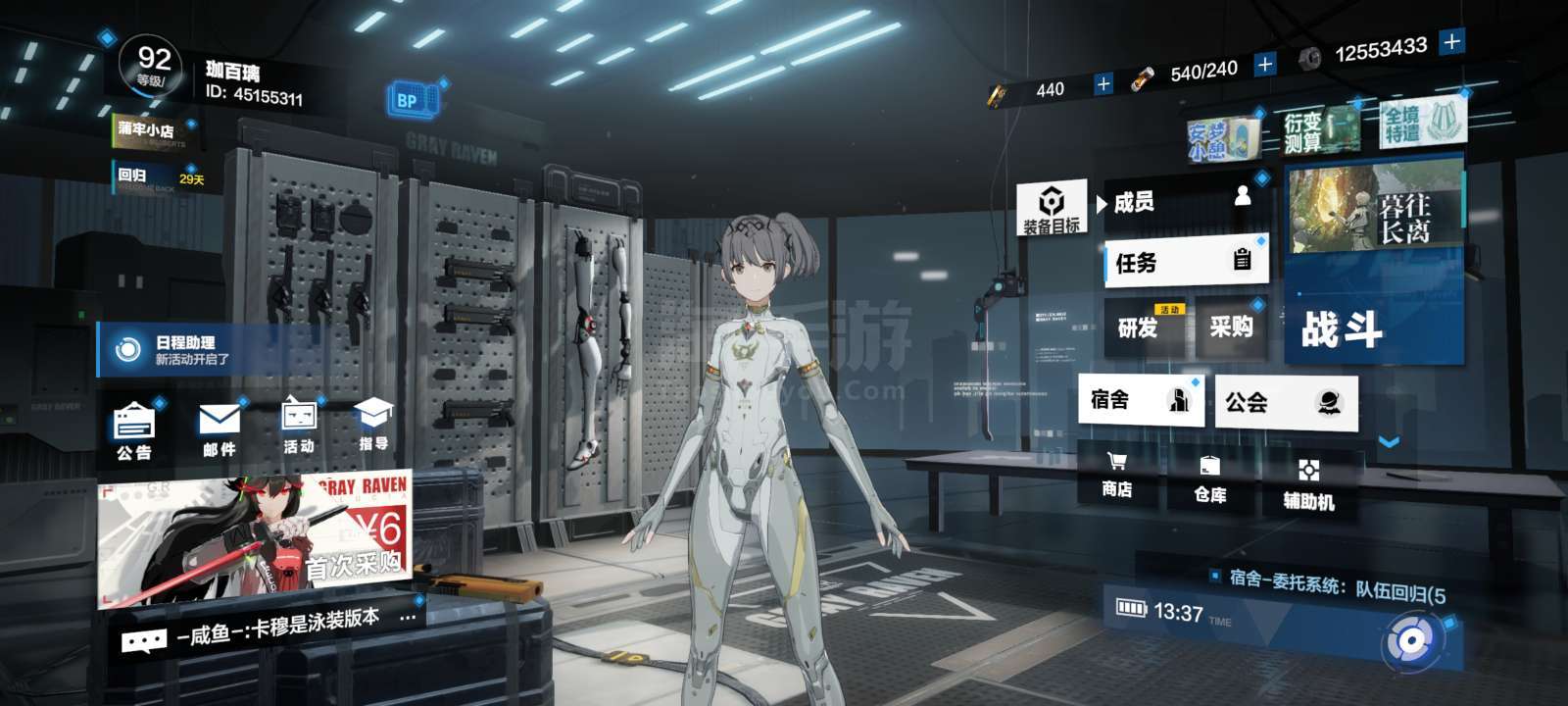1568x706 pixels.
Task: Open the 辅助机 support unit menu
Action: 1308,483
